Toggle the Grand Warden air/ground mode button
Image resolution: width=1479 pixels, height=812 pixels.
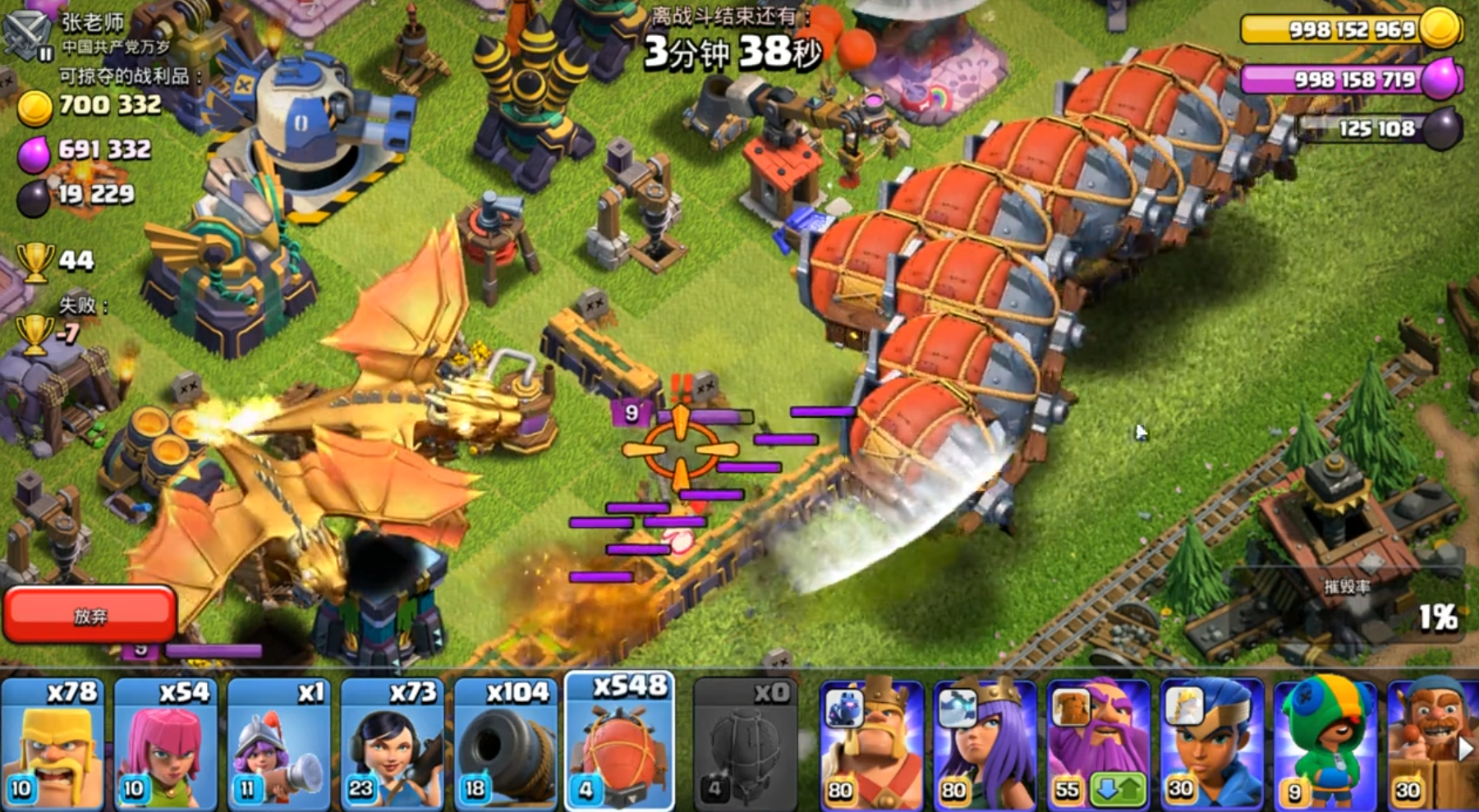tap(1118, 791)
